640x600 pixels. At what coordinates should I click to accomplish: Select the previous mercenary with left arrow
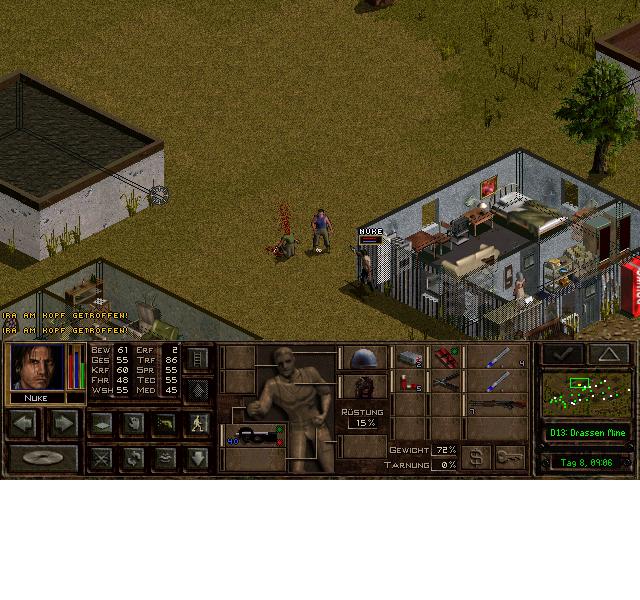click(x=24, y=424)
